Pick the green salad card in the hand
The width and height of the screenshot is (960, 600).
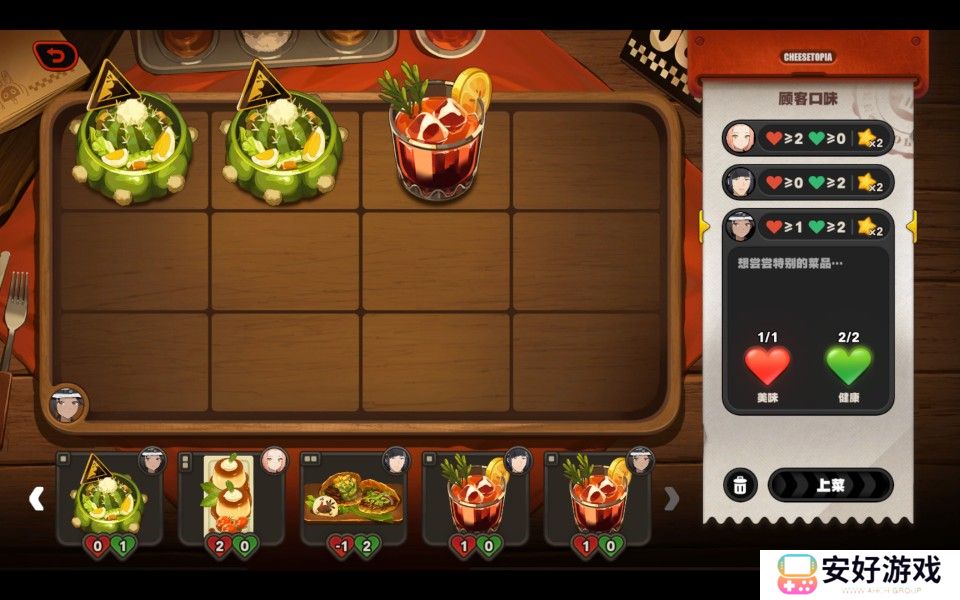tap(110, 497)
